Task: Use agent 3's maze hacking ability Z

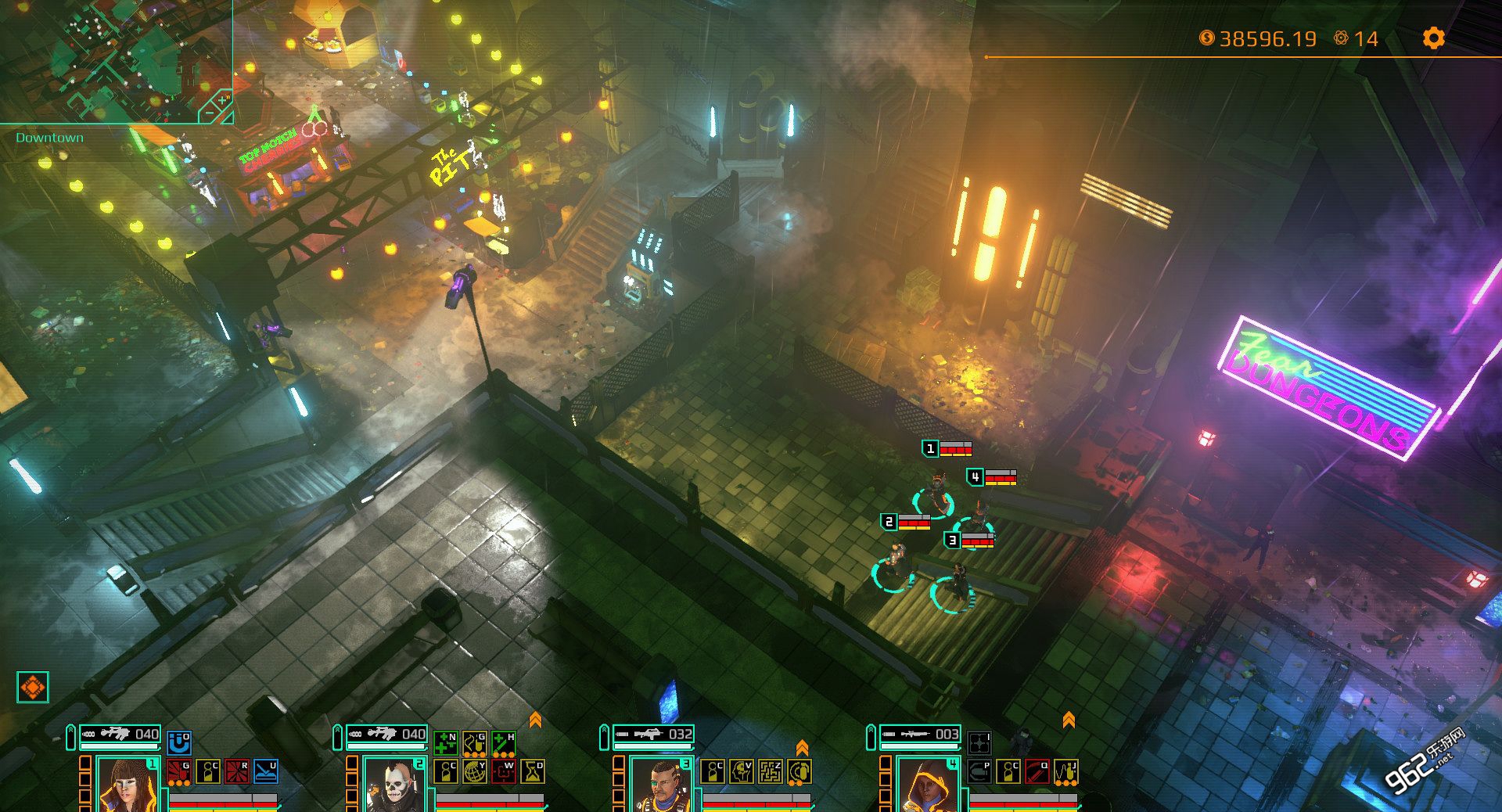Action: click(x=771, y=771)
